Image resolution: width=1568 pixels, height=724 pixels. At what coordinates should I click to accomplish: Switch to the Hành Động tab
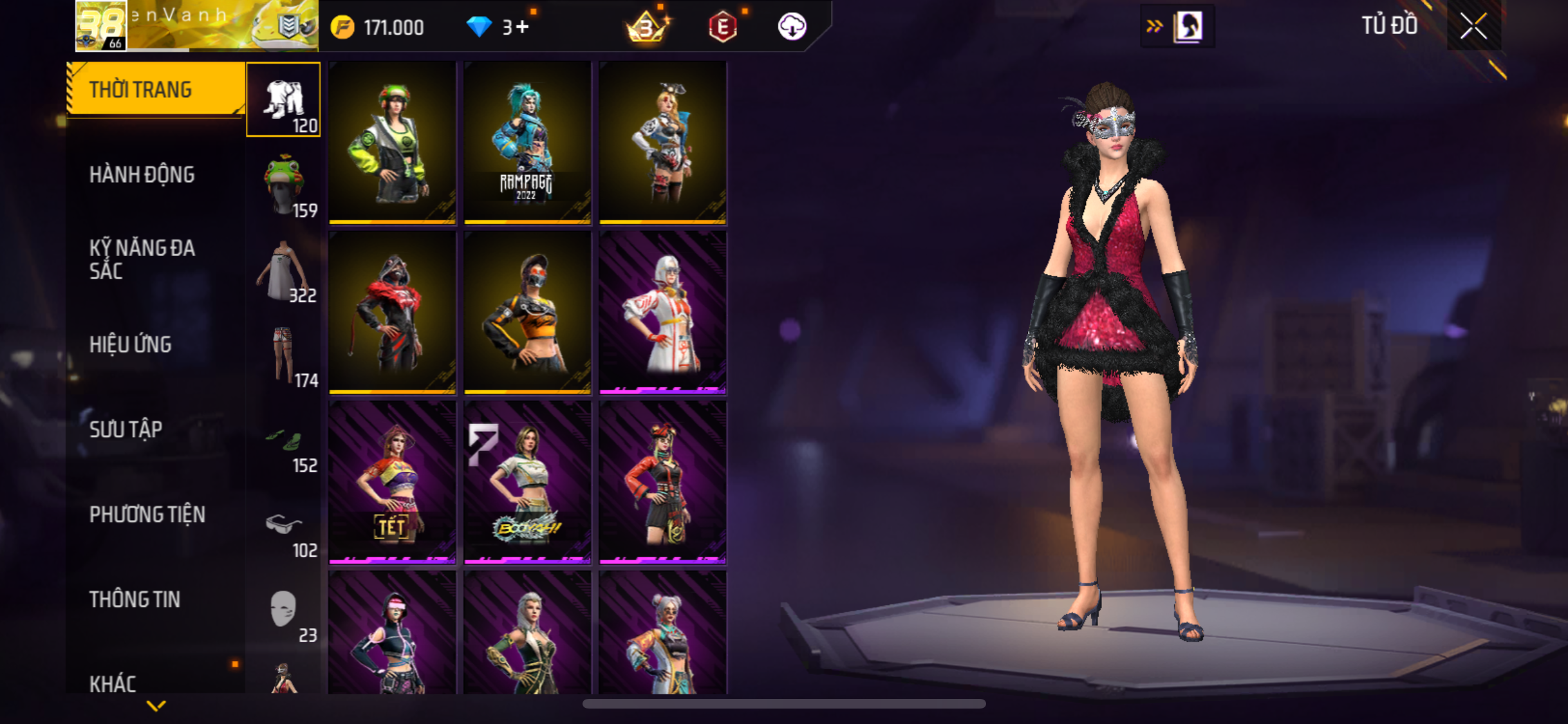[x=142, y=174]
